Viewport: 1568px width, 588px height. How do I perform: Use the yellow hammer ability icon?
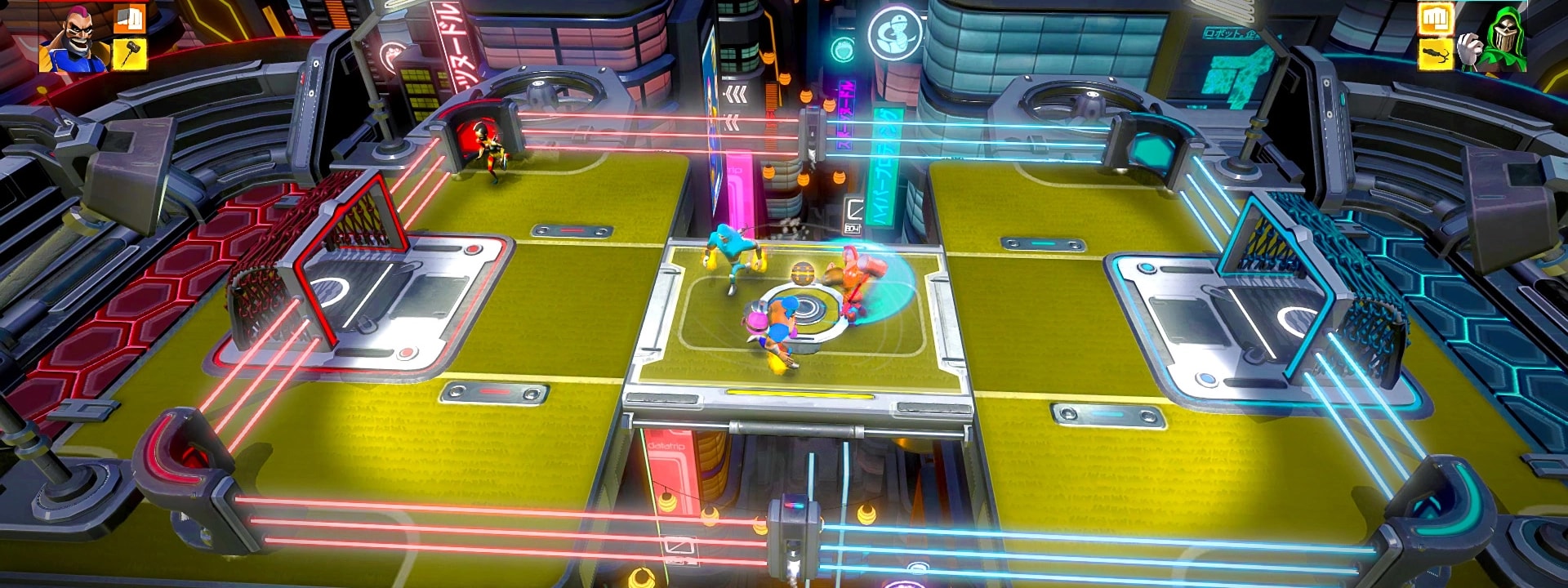[129, 54]
